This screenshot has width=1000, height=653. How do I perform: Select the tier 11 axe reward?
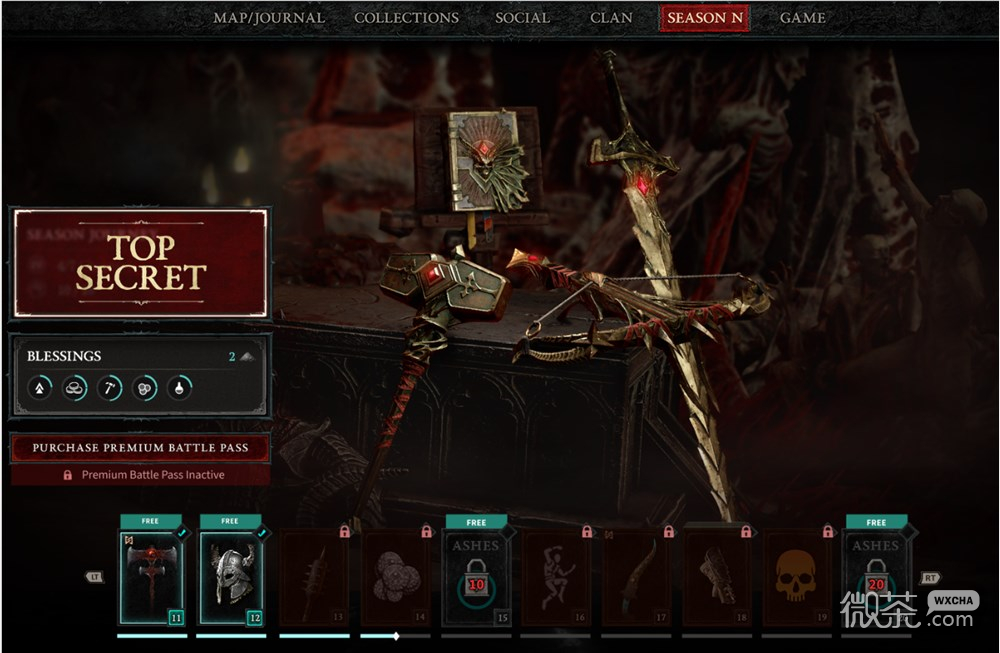tap(152, 577)
